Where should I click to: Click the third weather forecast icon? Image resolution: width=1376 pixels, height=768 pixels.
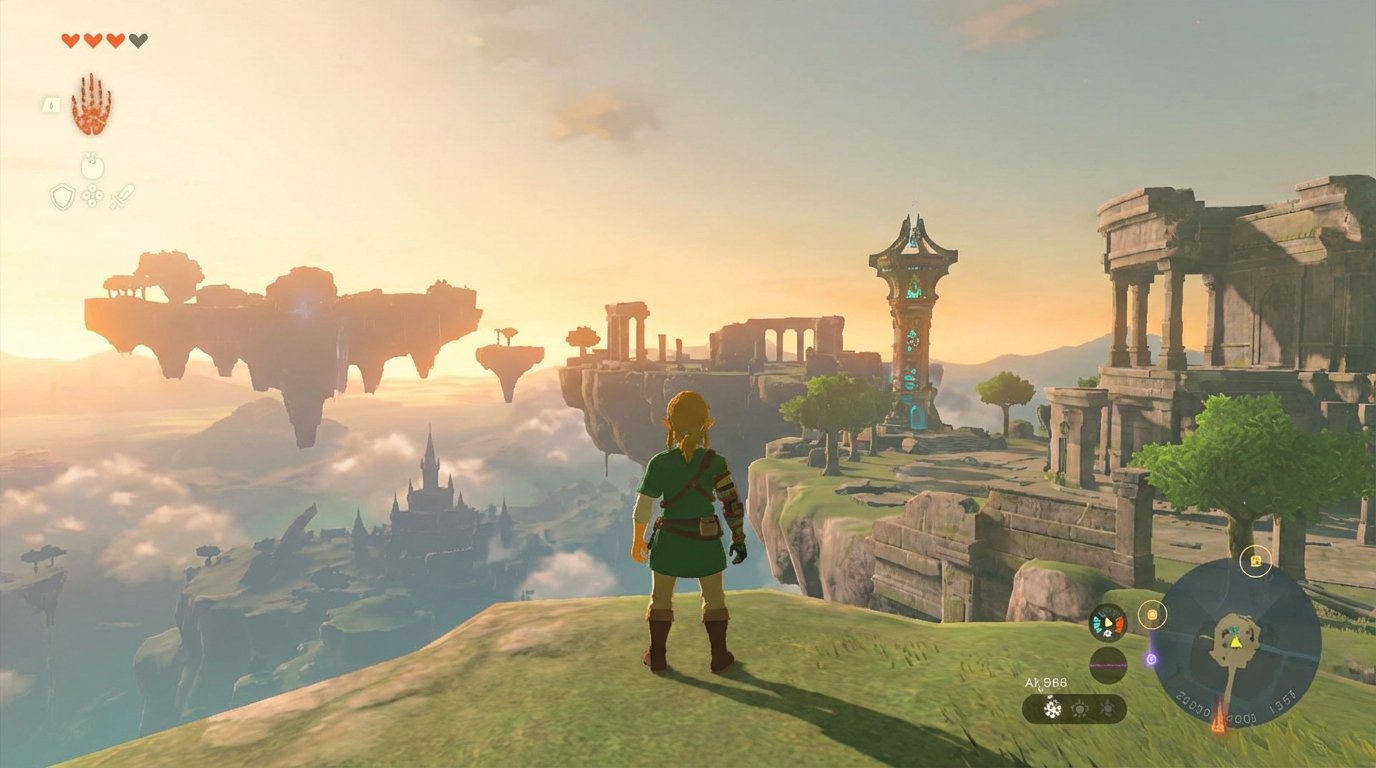1107,708
